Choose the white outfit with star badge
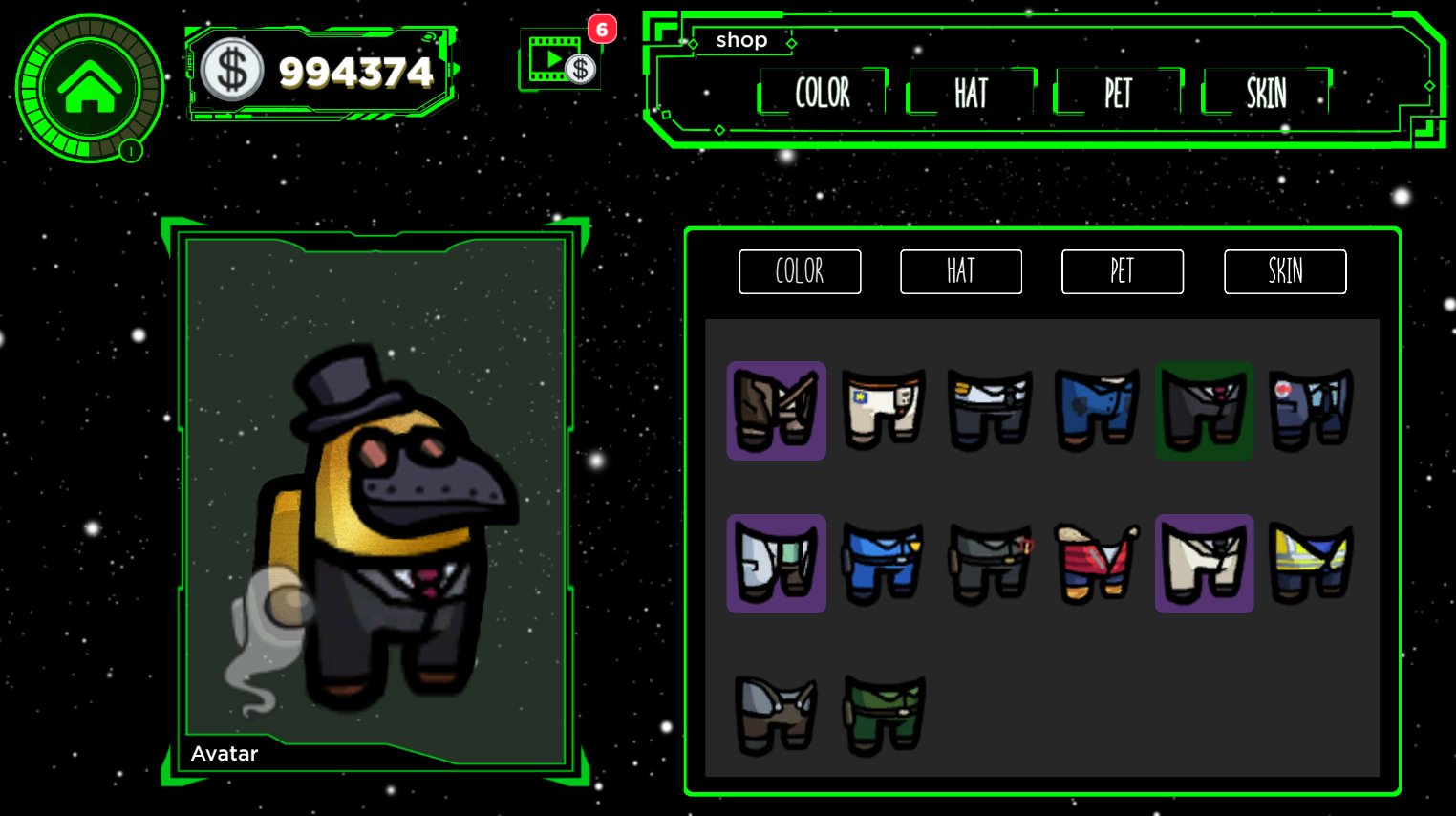 [x=884, y=411]
